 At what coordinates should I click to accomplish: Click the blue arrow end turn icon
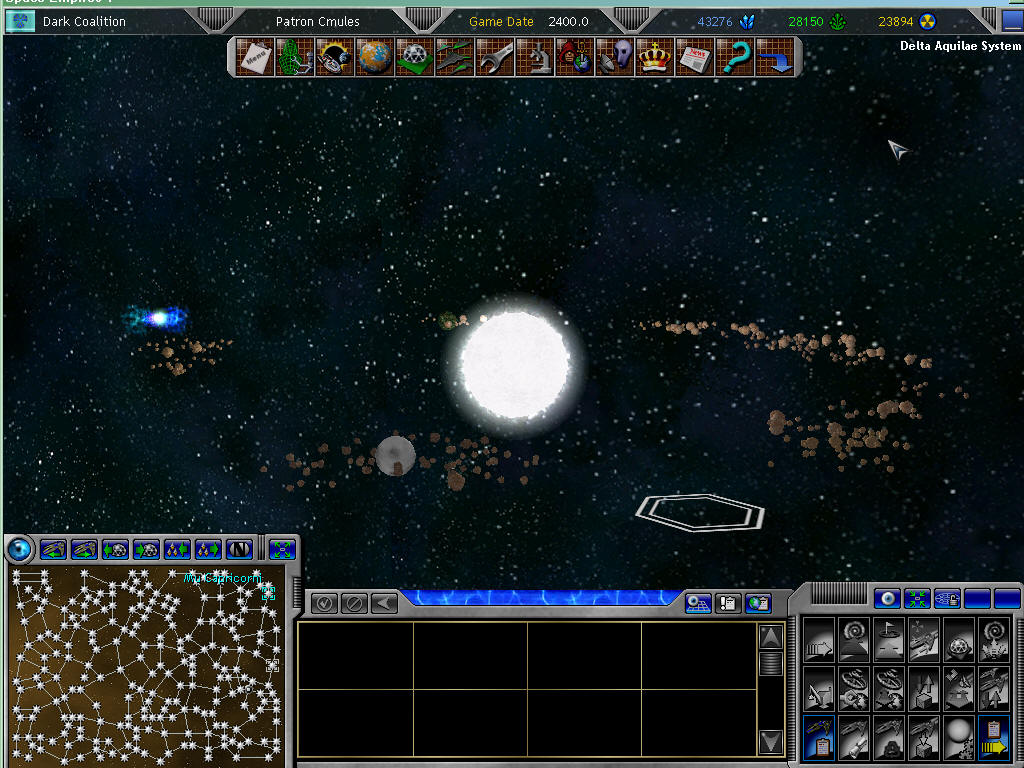[x=774, y=57]
